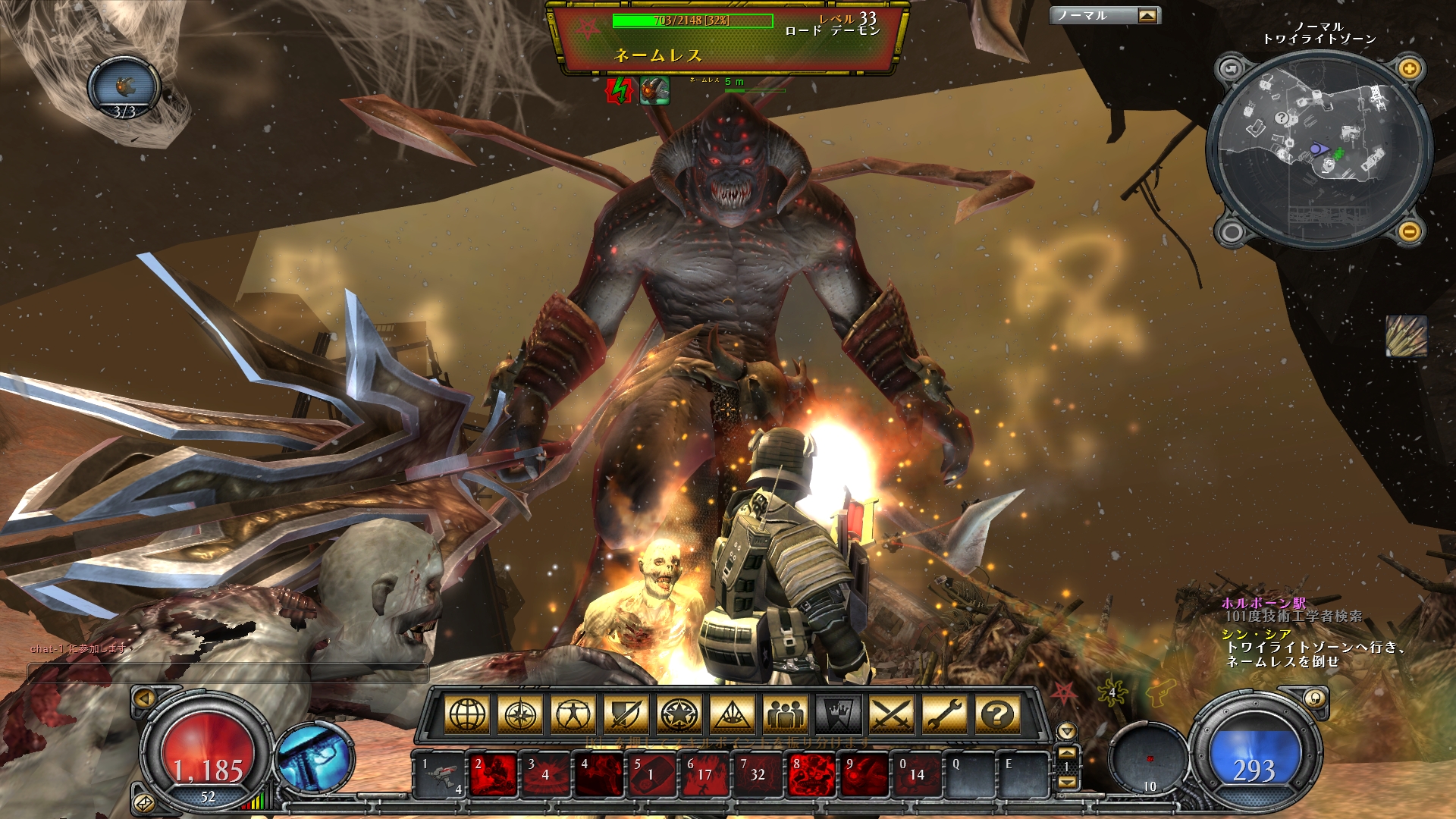This screenshot has height=819, width=1456.
Task: Open the Vitruvian man character sheet
Action: coord(573,714)
